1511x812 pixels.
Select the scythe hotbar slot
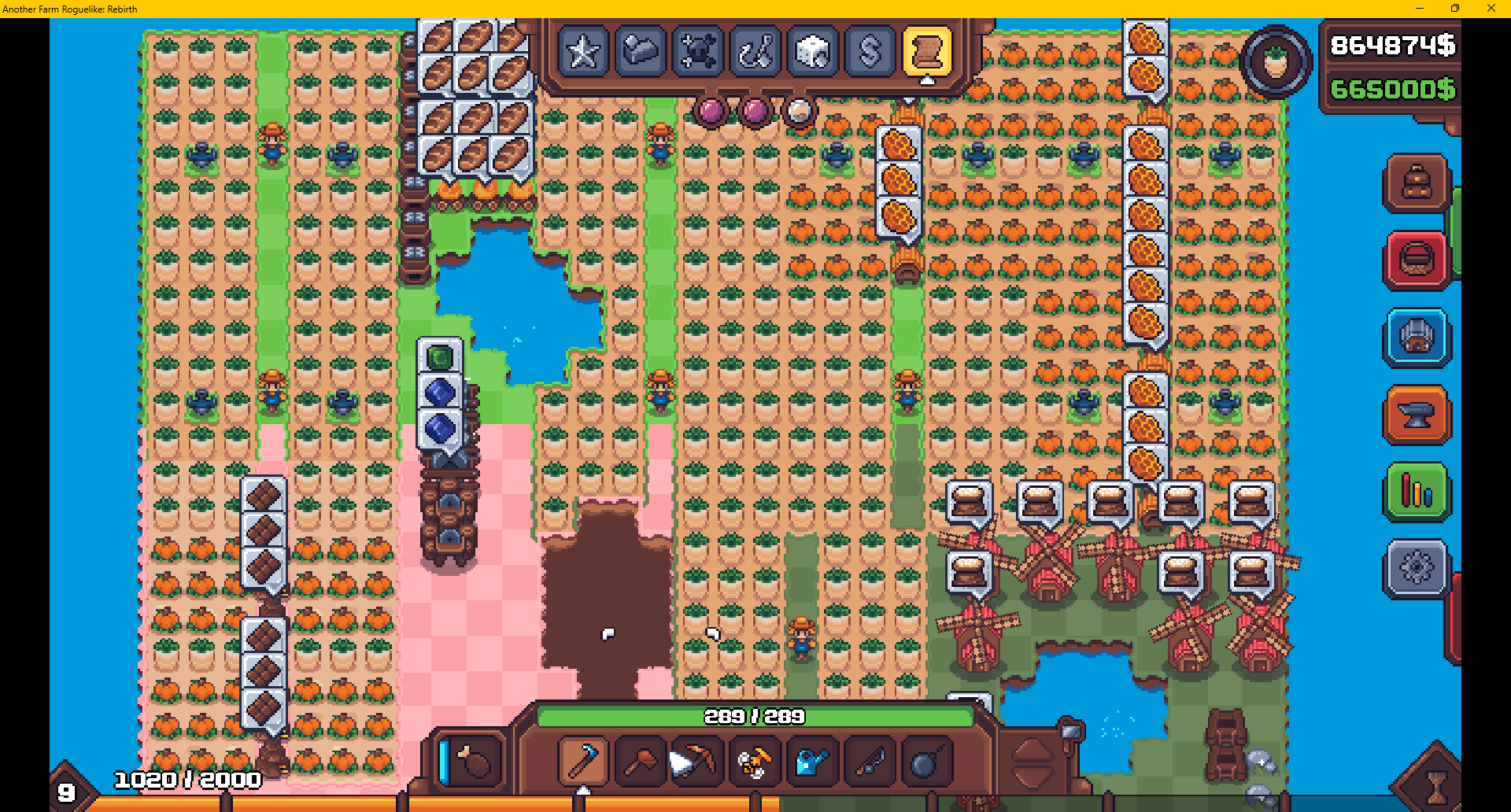pos(583,761)
